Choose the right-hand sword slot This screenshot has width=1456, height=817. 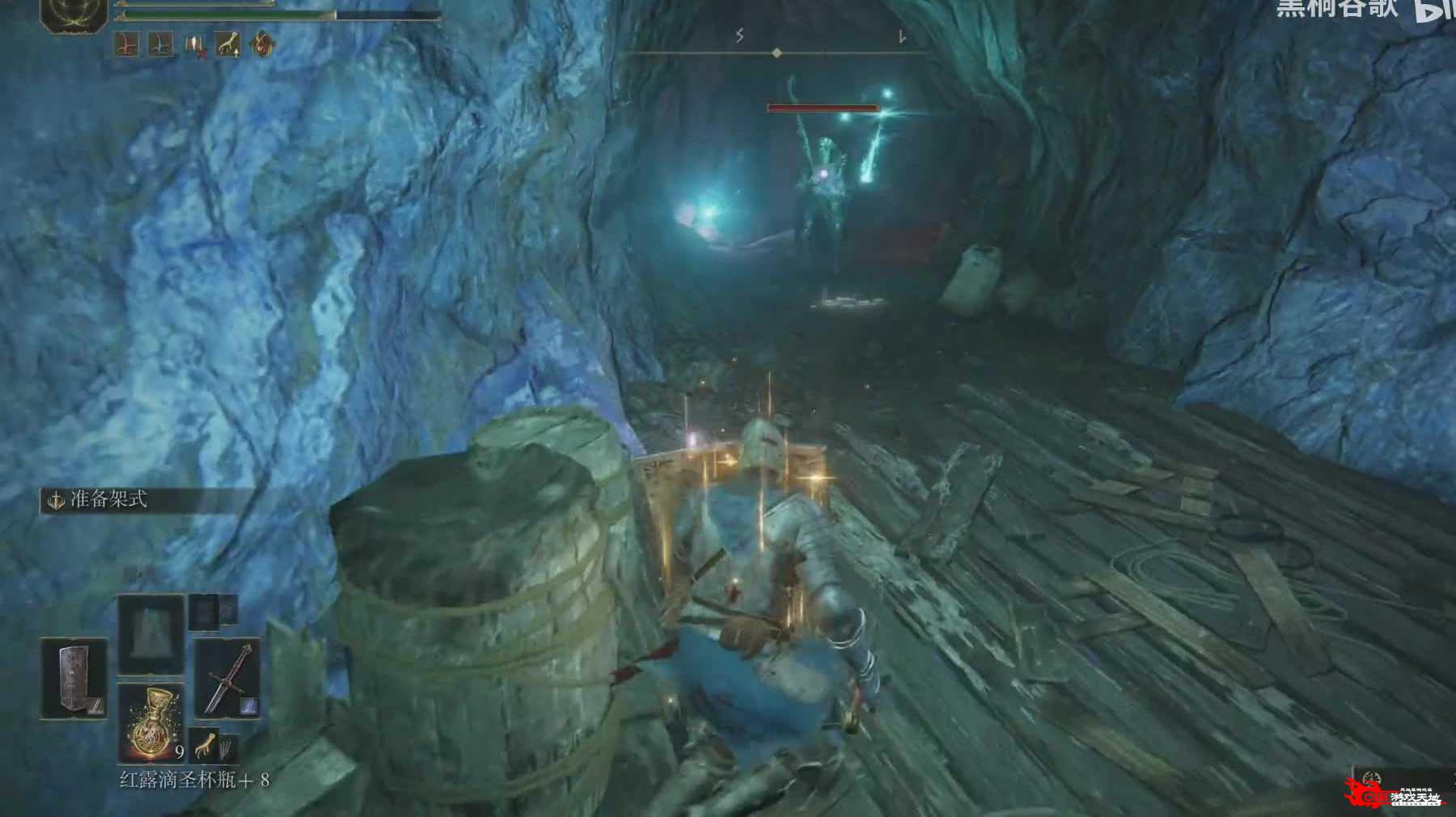click(226, 679)
